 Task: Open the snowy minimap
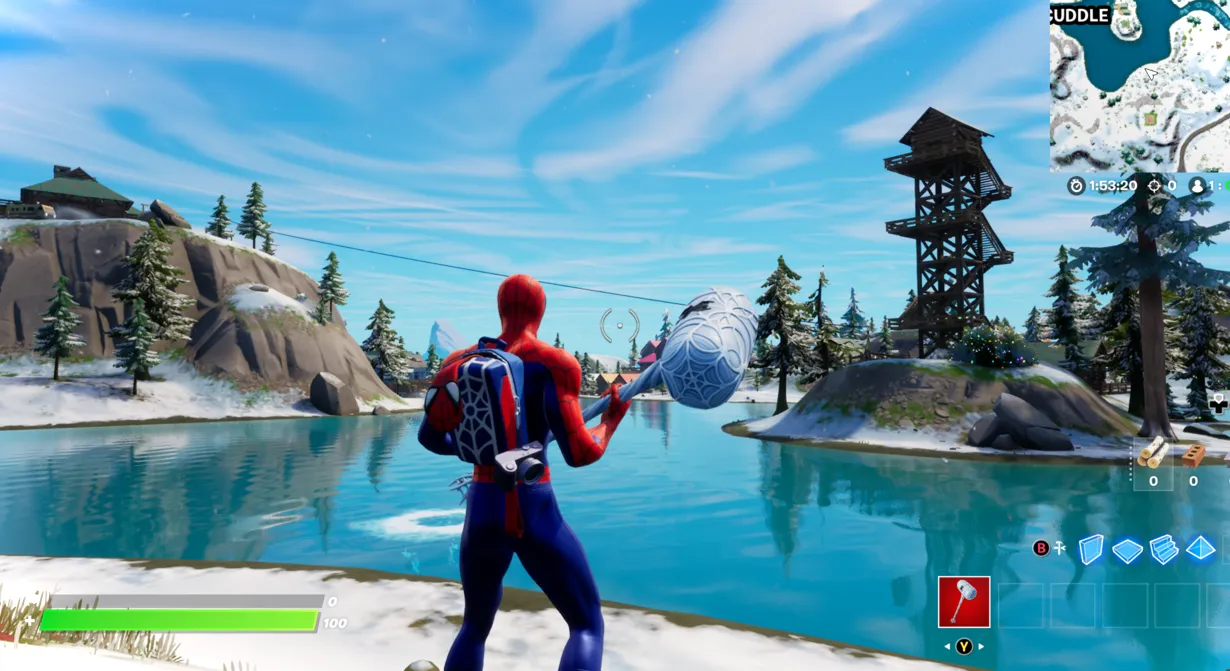point(1139,85)
